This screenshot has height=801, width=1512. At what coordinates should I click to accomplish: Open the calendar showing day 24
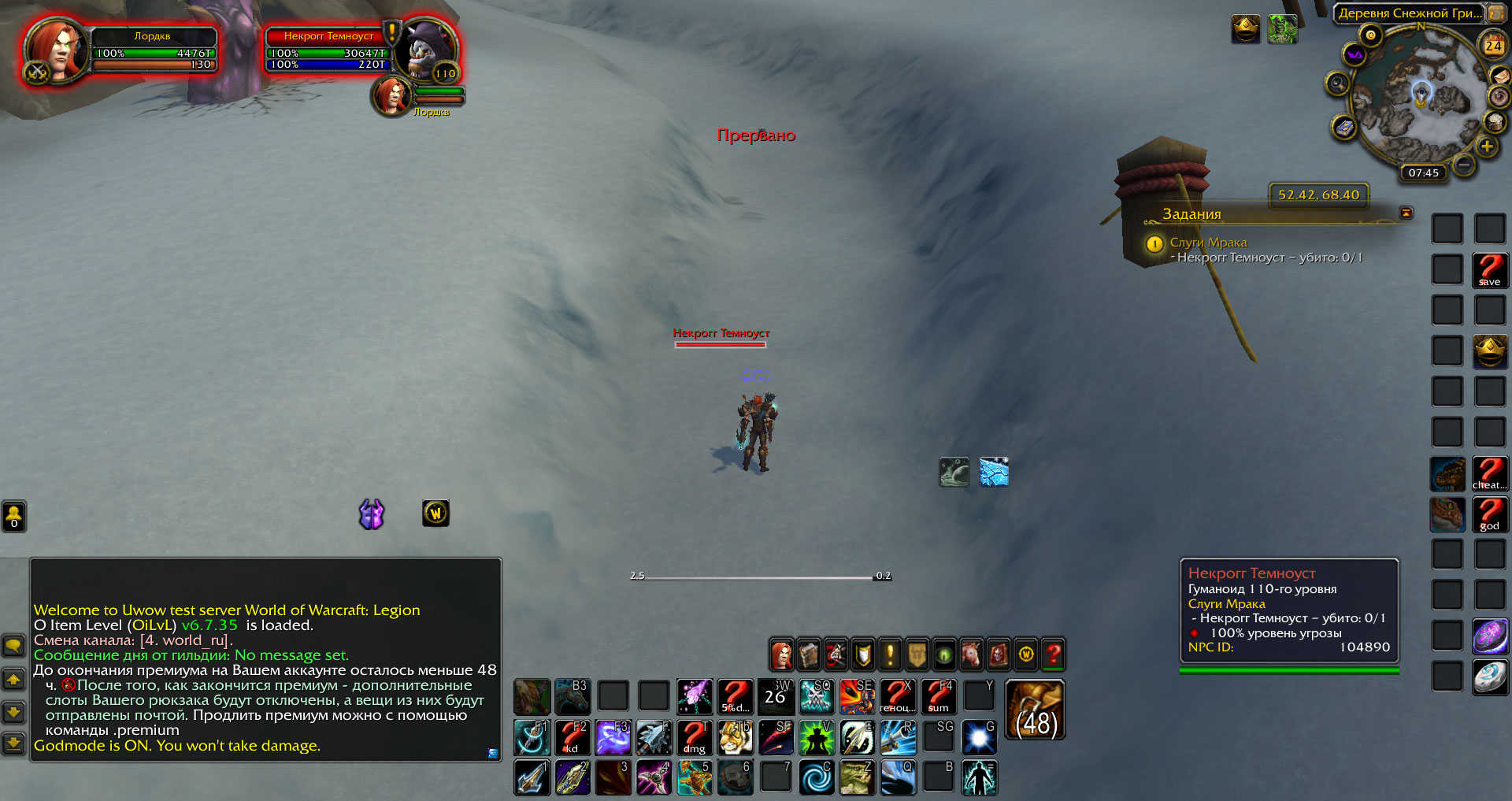pyautogui.click(x=1493, y=46)
